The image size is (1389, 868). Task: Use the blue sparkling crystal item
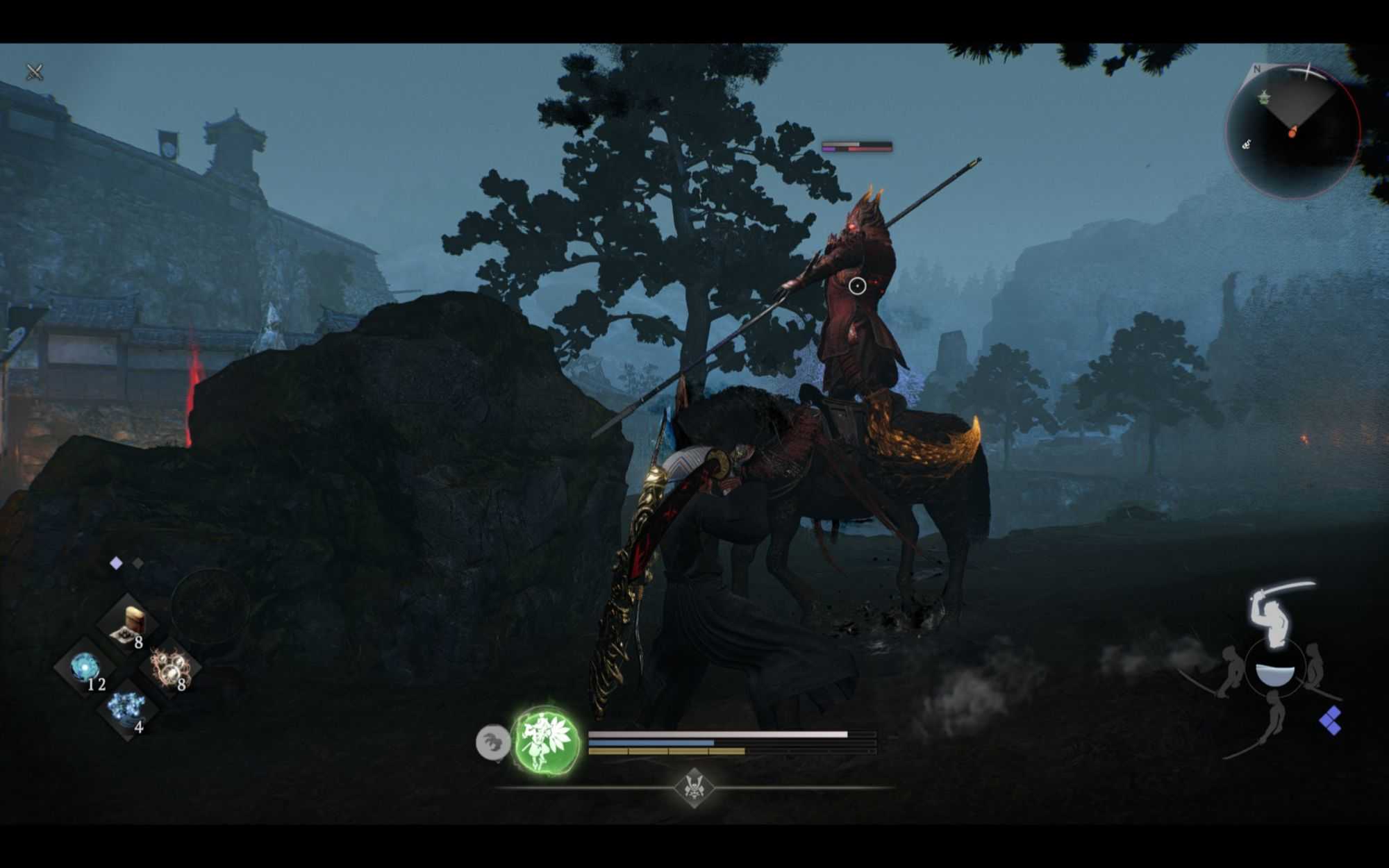pos(127,710)
